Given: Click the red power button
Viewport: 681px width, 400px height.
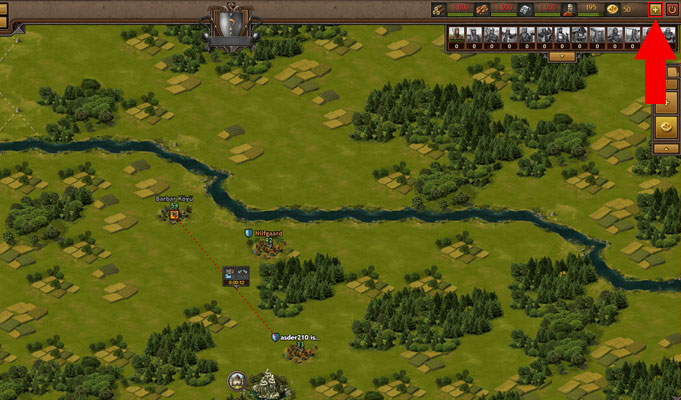Looking at the screenshot, I should click(x=672, y=9).
